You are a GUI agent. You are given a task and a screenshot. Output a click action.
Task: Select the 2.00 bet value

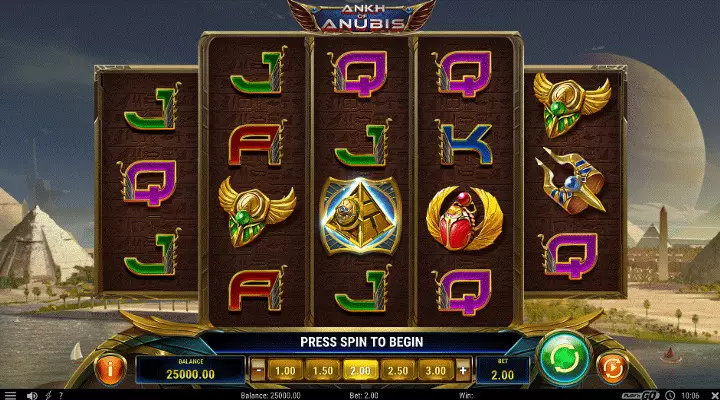click(x=358, y=370)
